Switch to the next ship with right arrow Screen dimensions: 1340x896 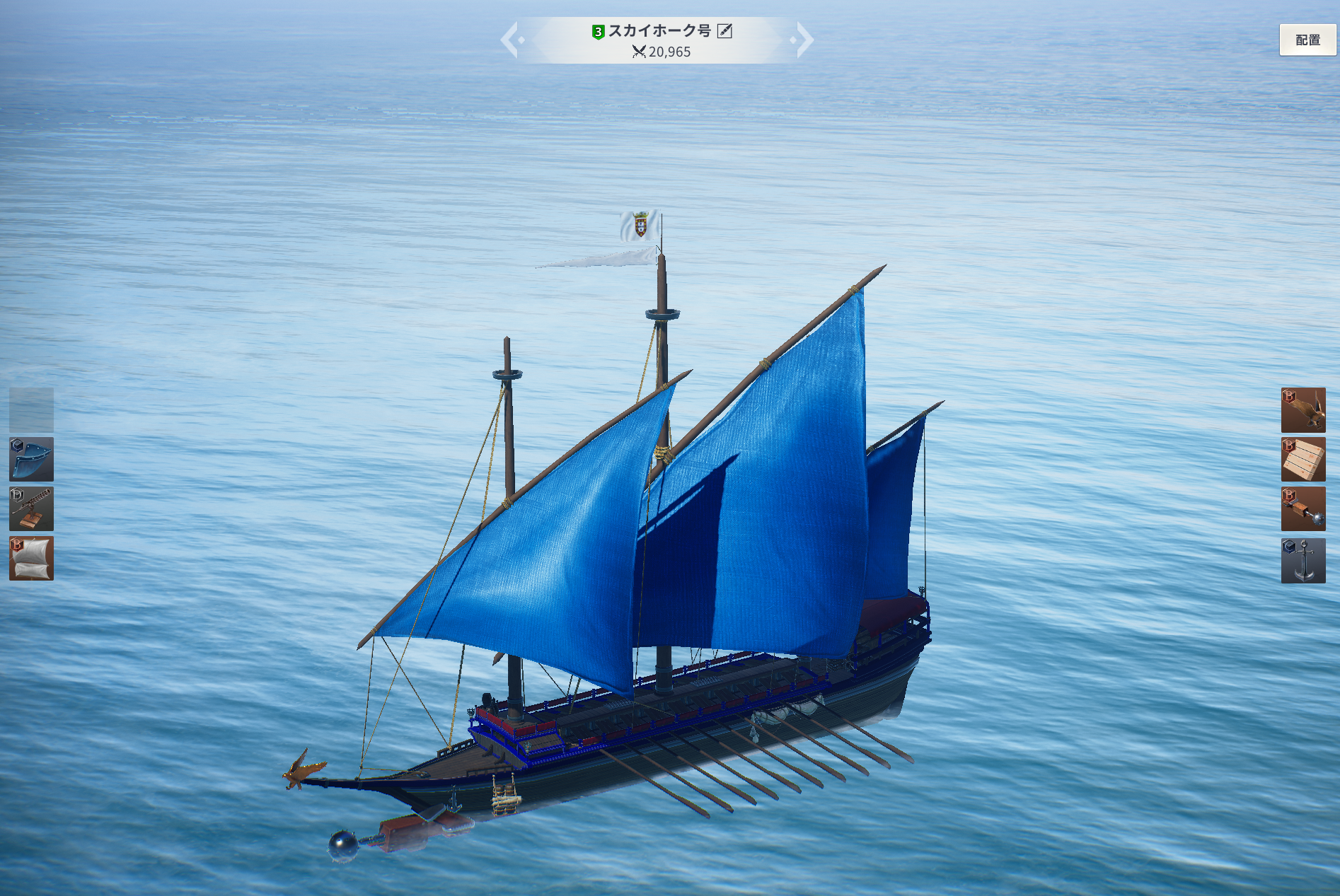click(803, 40)
